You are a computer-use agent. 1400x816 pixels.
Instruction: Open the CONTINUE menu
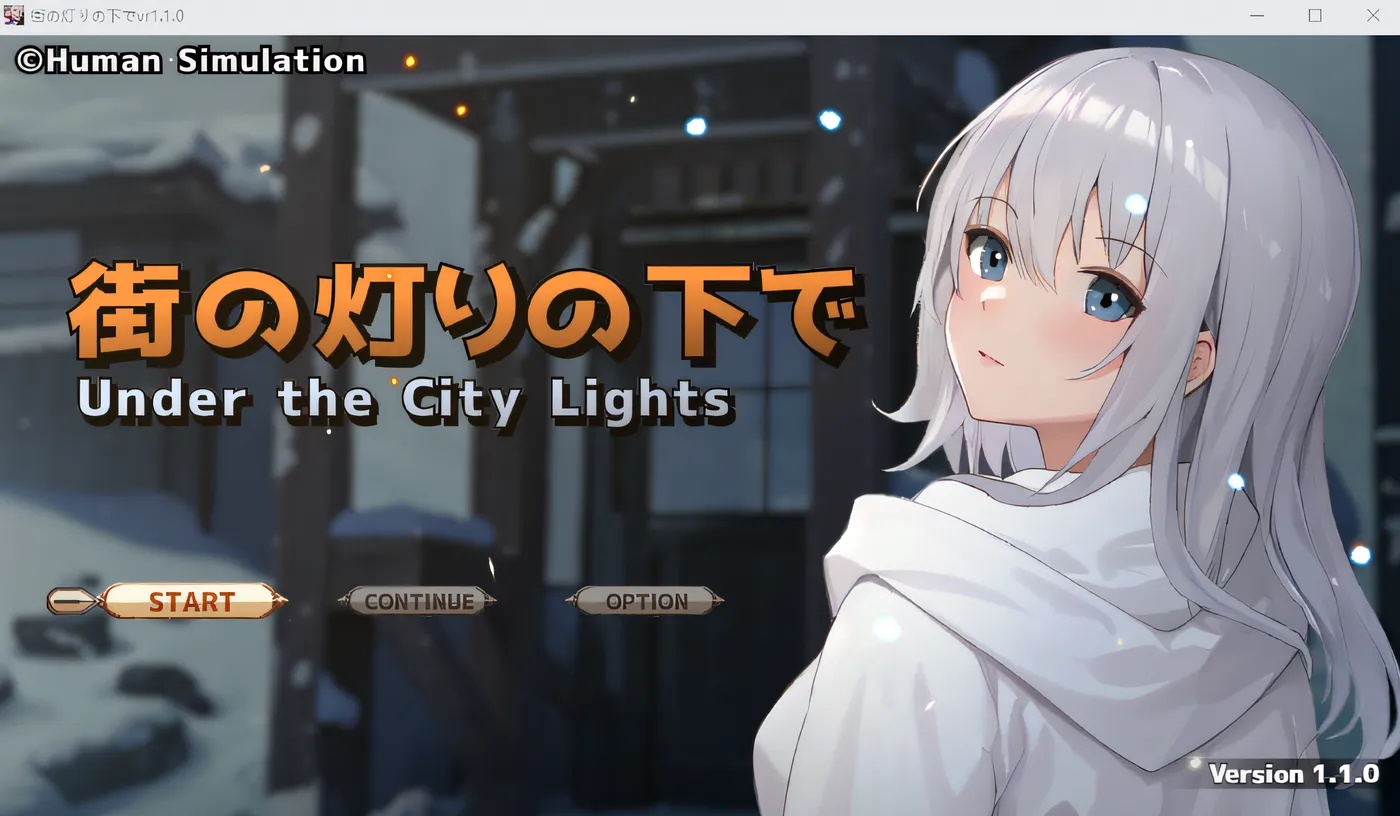[x=420, y=601]
